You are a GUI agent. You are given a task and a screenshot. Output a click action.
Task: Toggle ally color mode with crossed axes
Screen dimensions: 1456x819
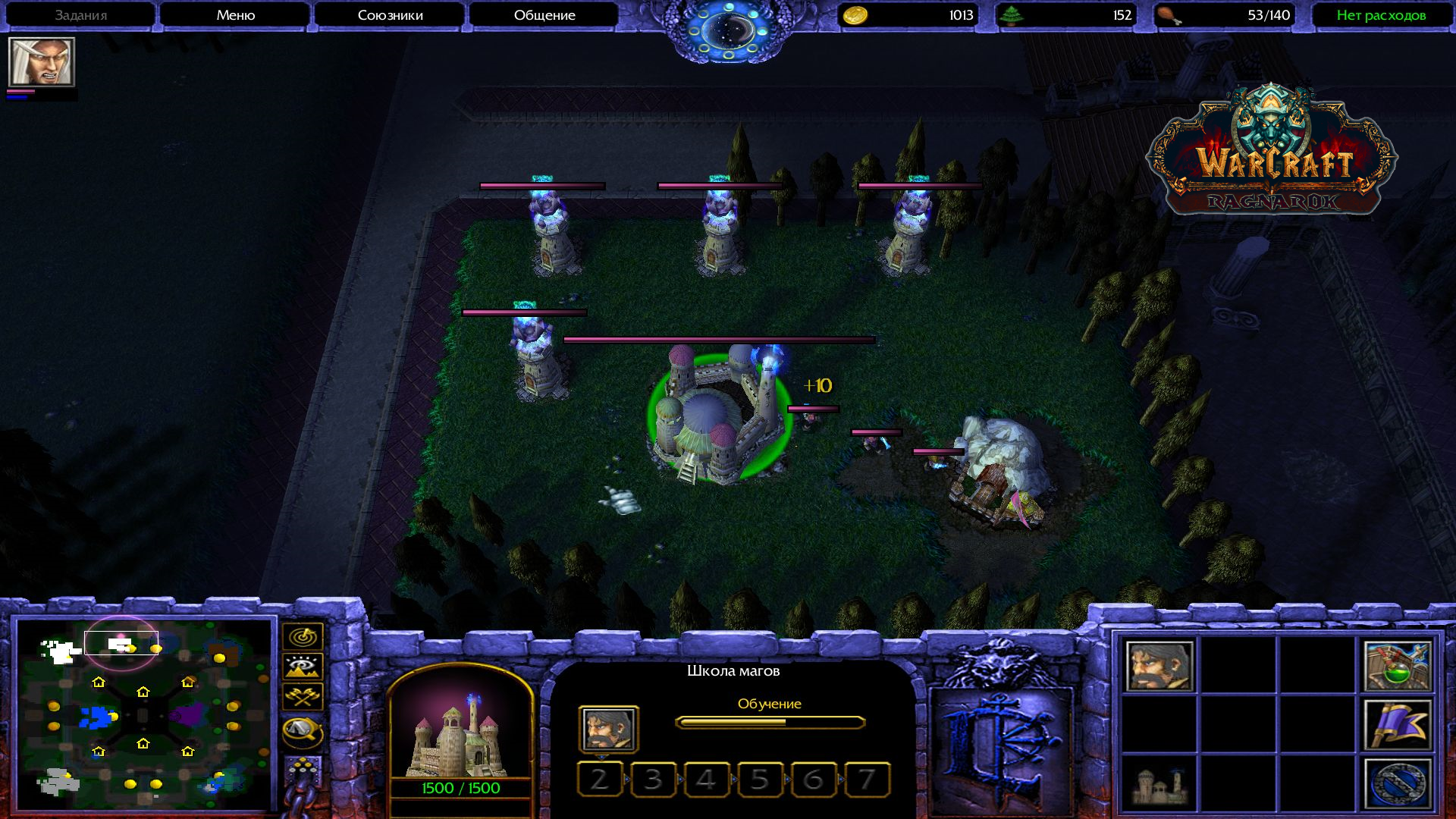click(x=303, y=697)
